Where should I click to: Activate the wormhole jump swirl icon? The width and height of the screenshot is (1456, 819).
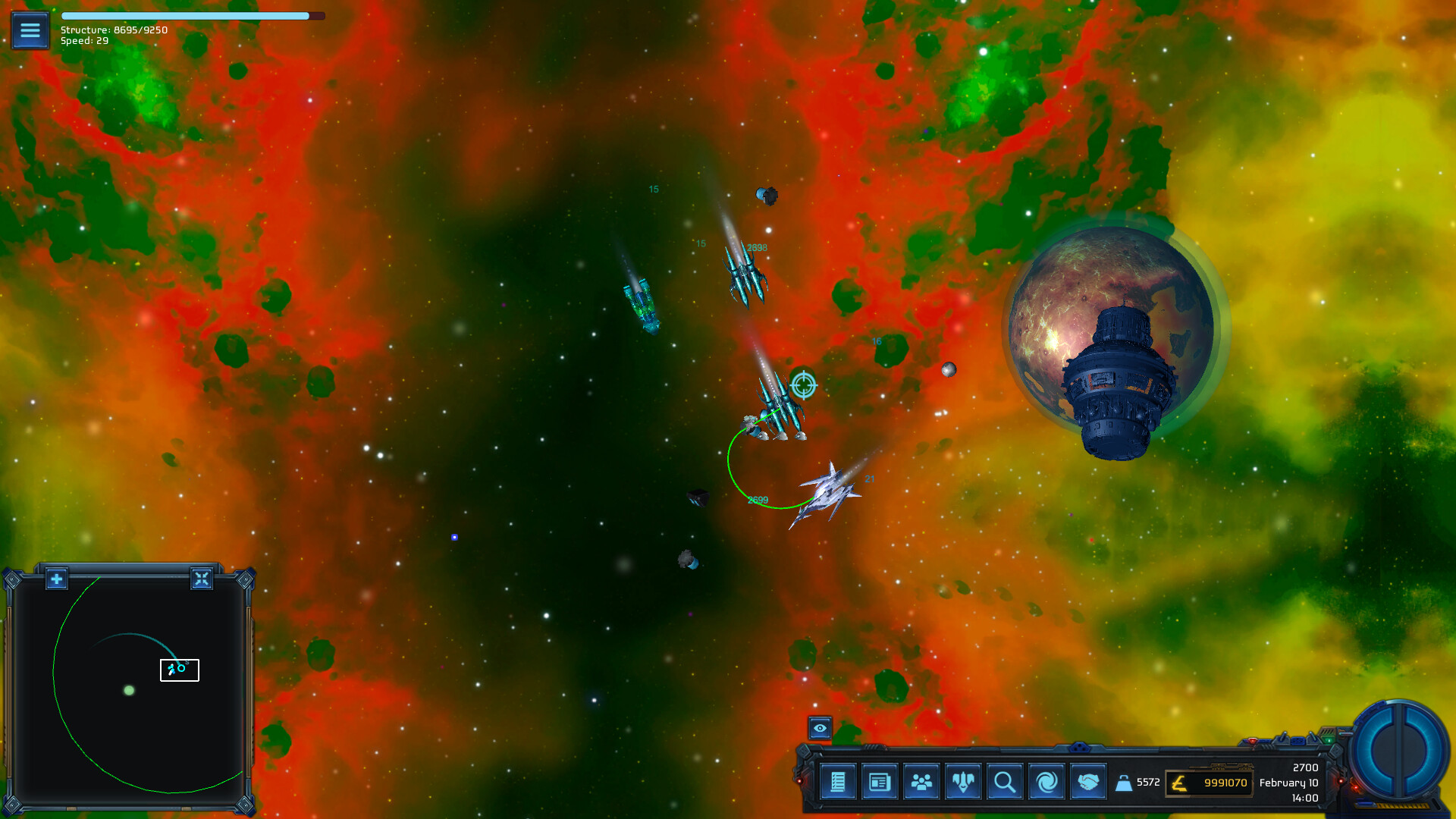[x=1046, y=783]
